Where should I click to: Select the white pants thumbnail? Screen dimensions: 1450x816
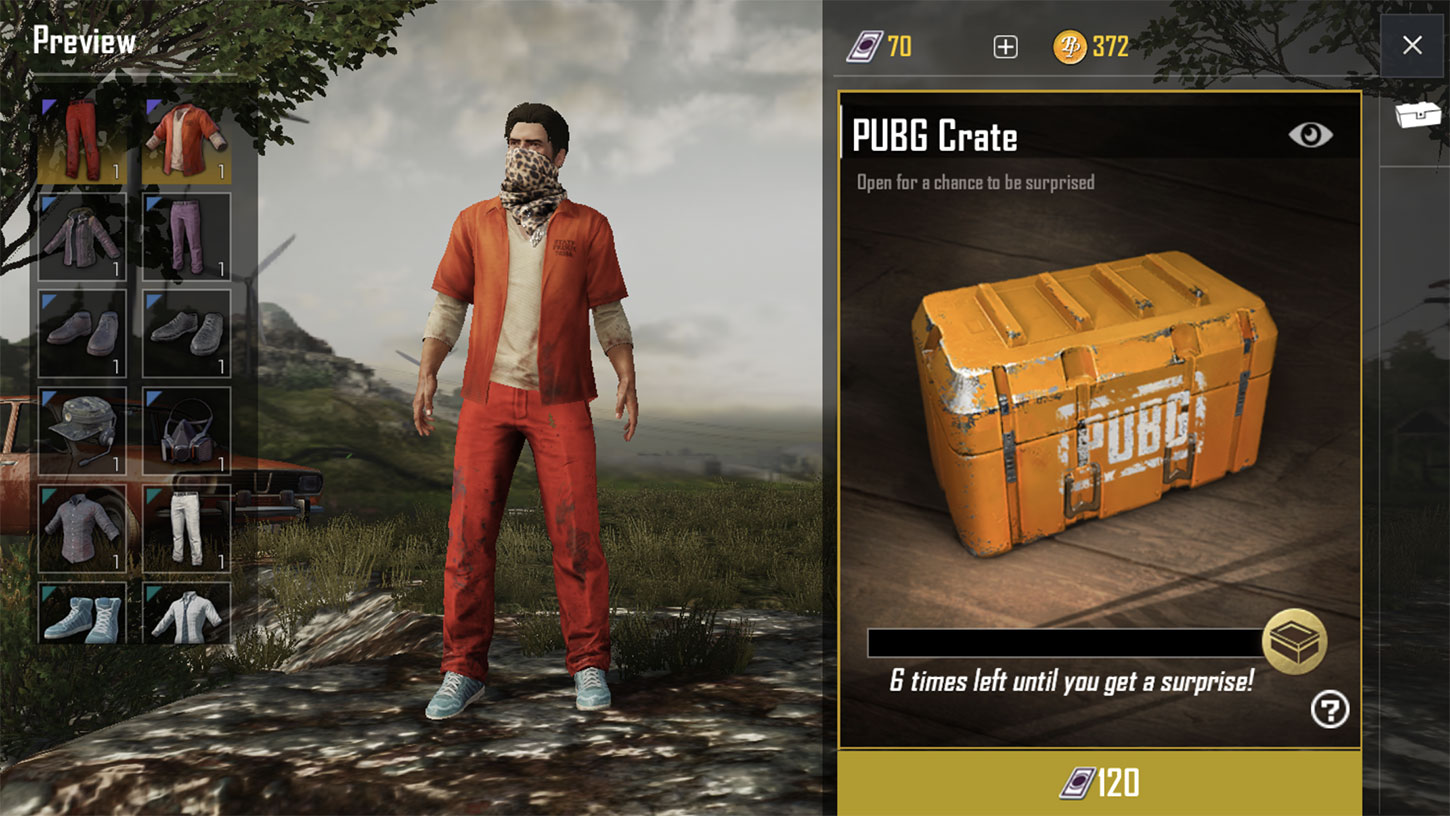click(x=185, y=527)
